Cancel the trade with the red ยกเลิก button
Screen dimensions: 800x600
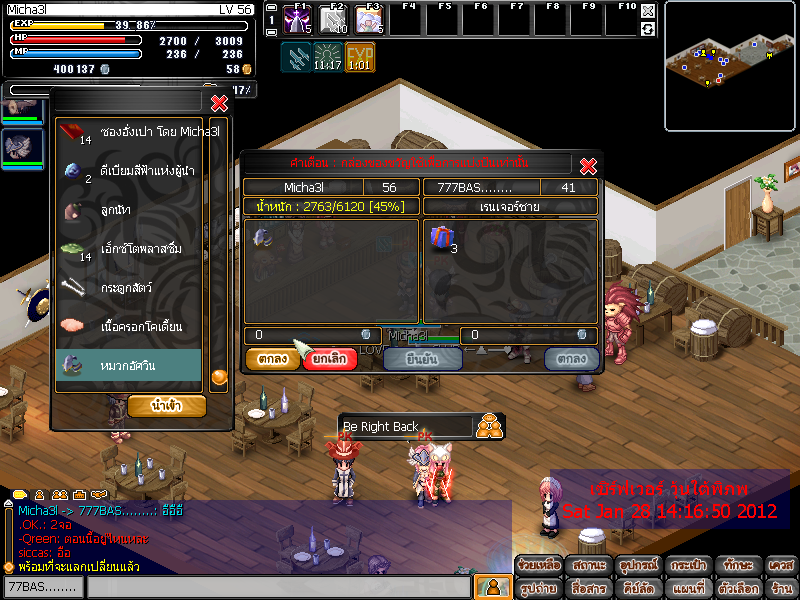coord(329,359)
